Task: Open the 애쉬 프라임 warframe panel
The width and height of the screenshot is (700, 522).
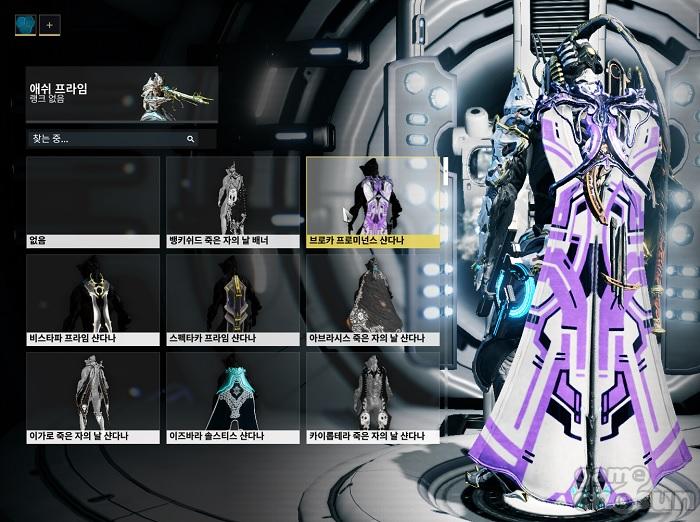Action: click(122, 95)
